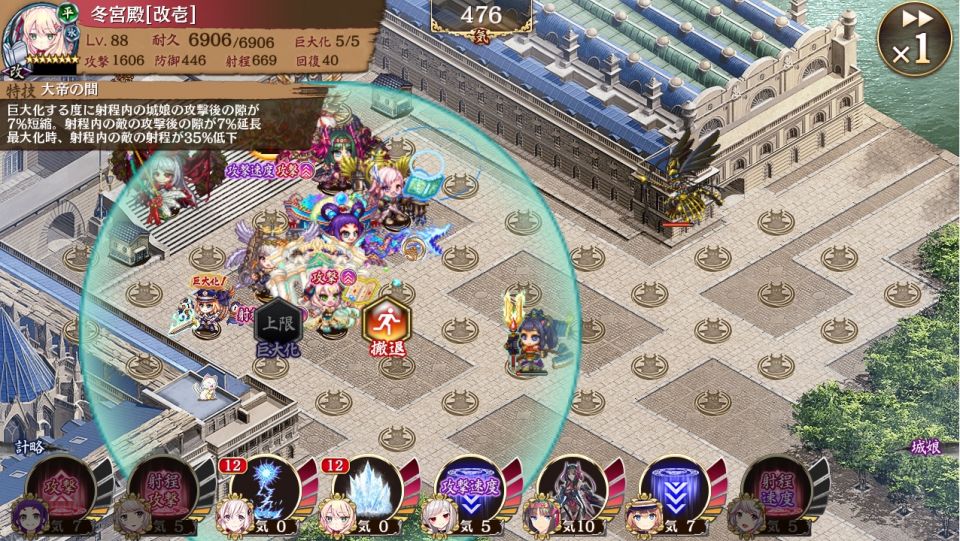Open the 城娘 unit list
The width and height of the screenshot is (960, 541).
(925, 448)
